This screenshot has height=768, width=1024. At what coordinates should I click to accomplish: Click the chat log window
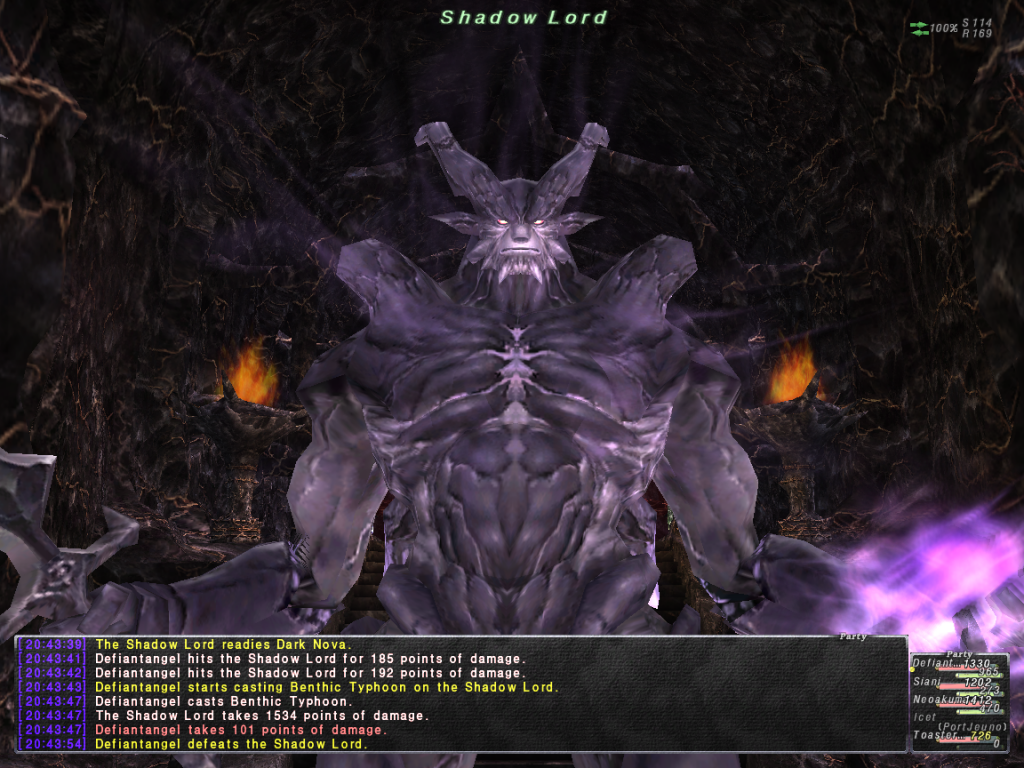(460, 694)
